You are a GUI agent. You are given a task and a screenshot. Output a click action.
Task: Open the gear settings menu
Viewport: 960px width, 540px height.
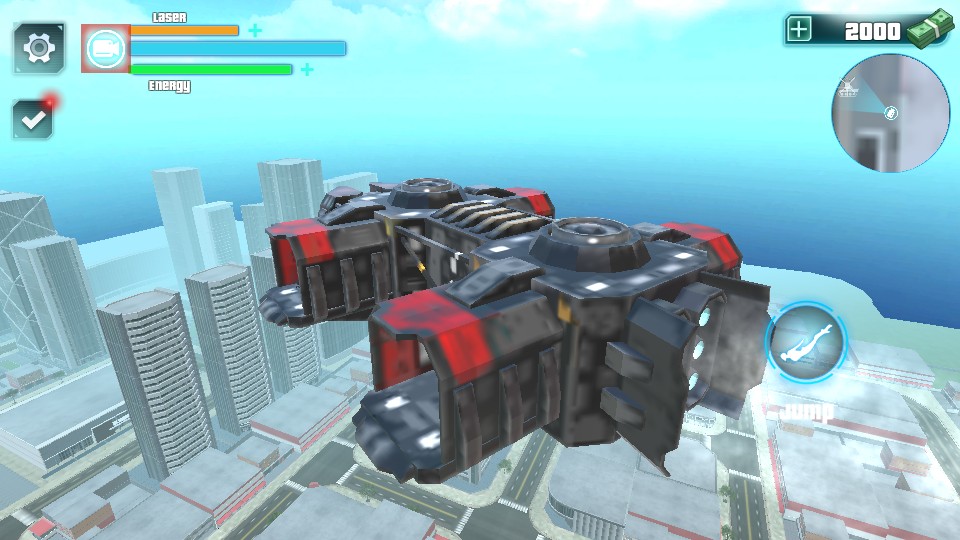point(39,47)
